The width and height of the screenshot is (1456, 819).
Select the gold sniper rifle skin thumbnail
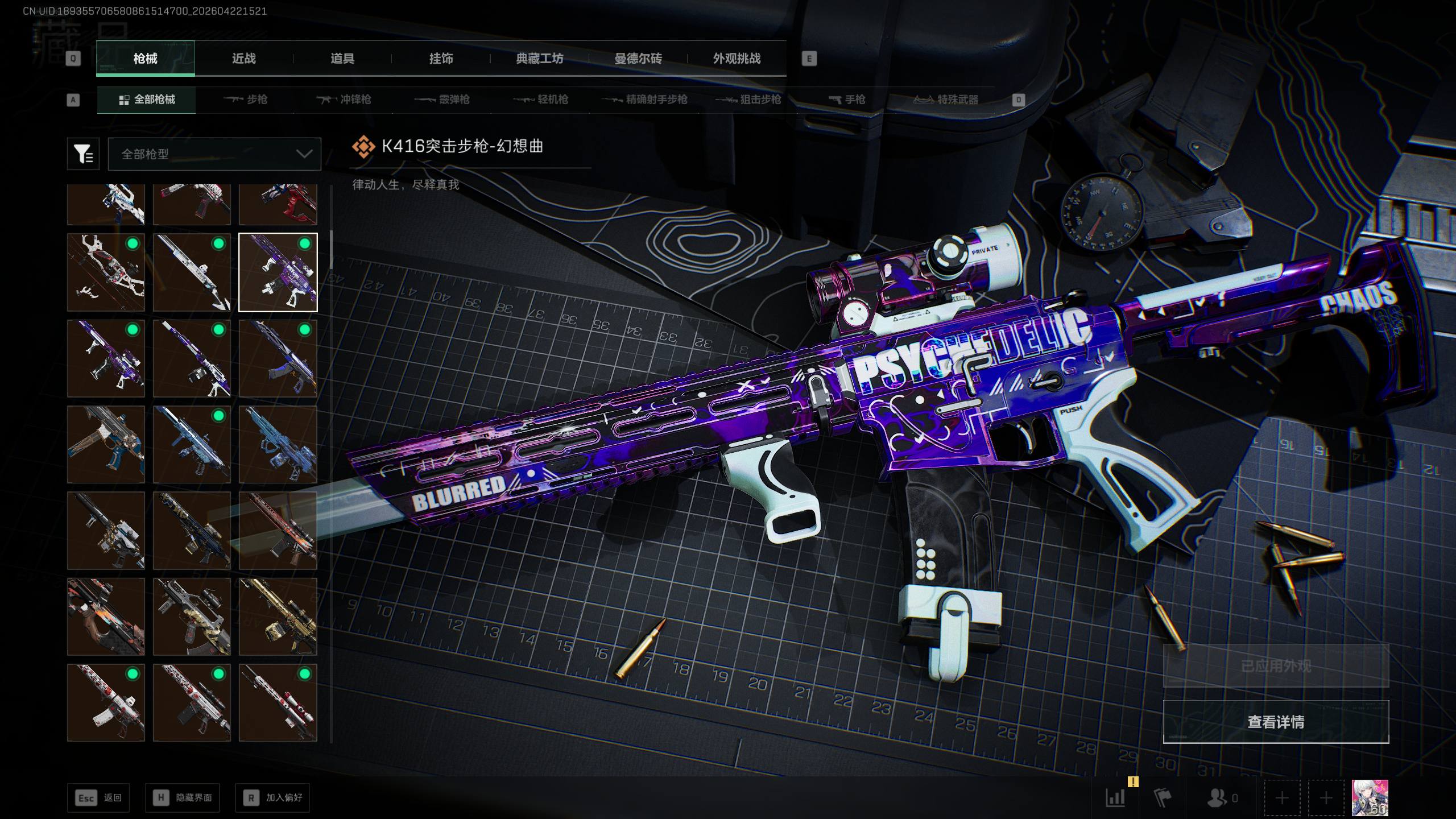[278, 617]
